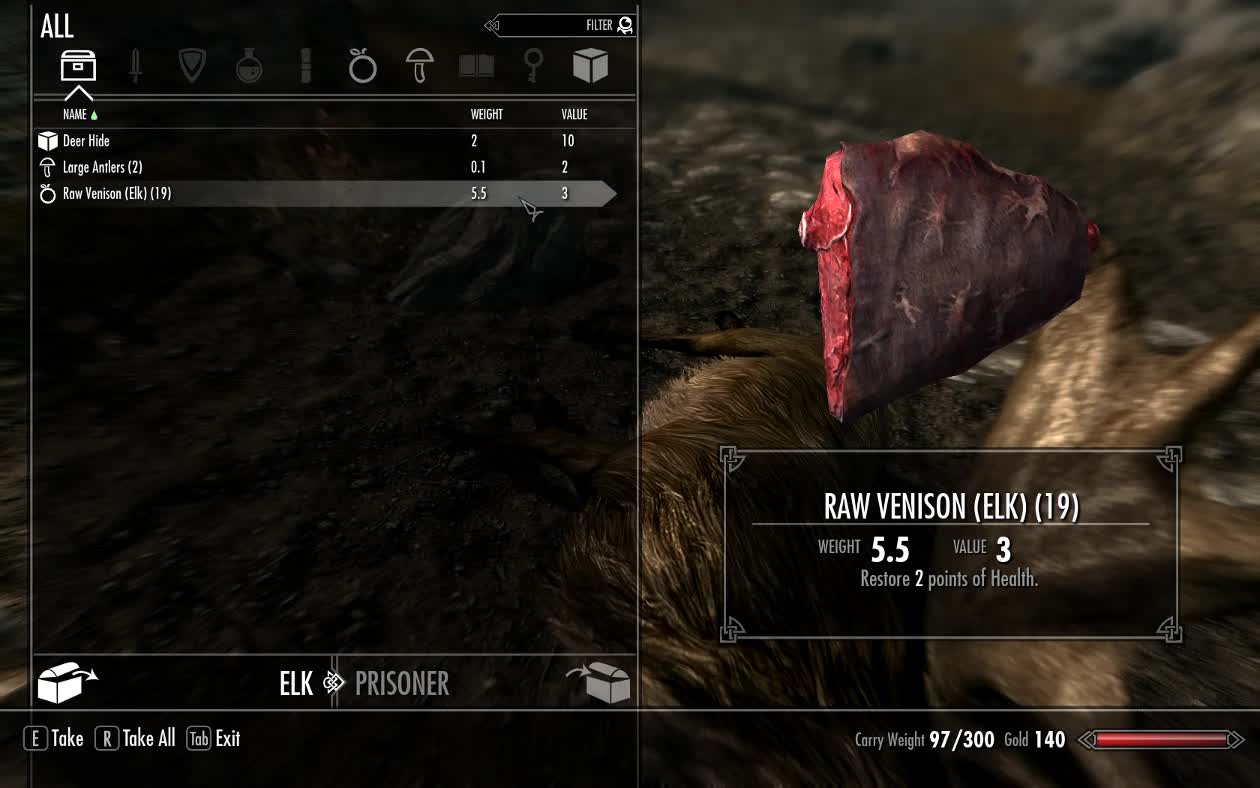Show all items with the chest tab
This screenshot has height=788, width=1260.
(x=78, y=66)
